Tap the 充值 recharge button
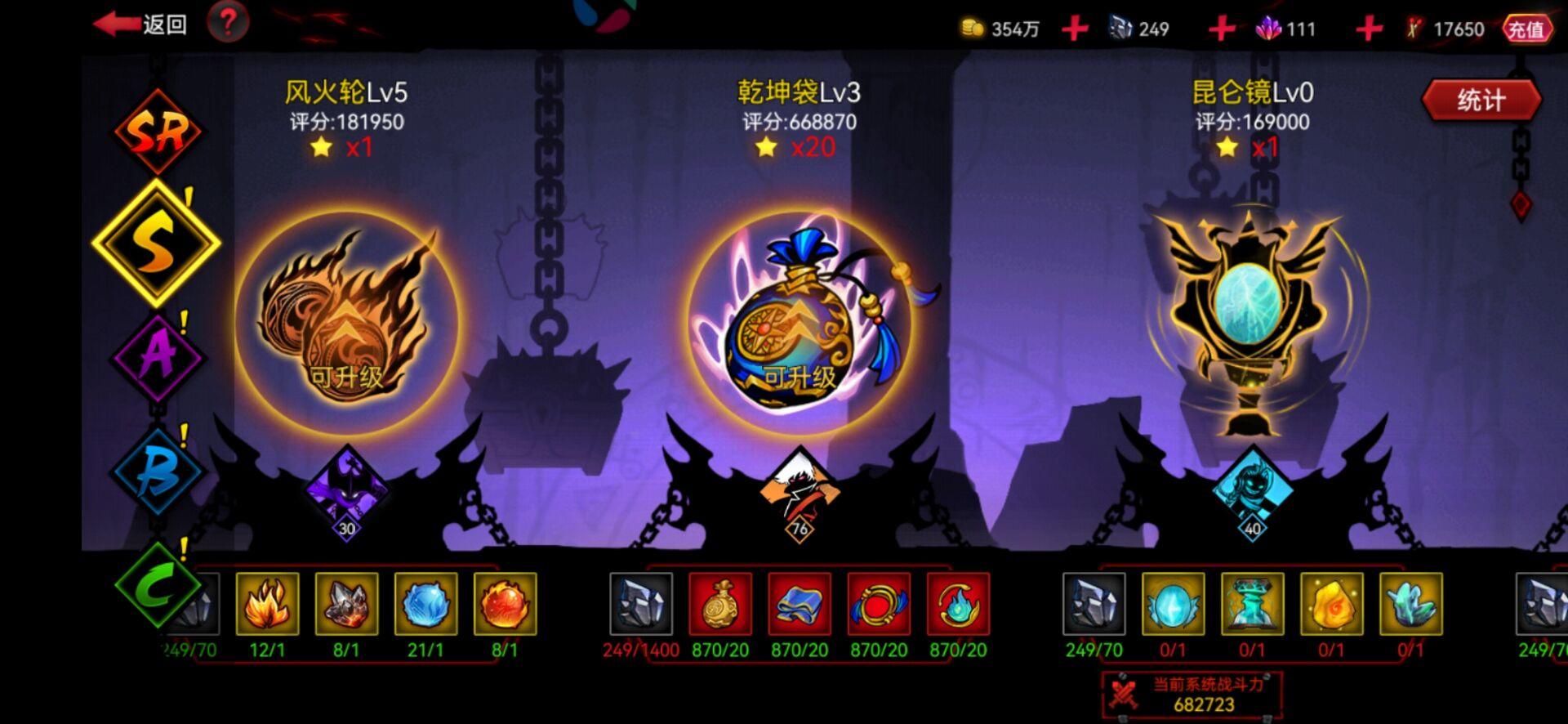The height and width of the screenshot is (724, 1568). 1530,25
